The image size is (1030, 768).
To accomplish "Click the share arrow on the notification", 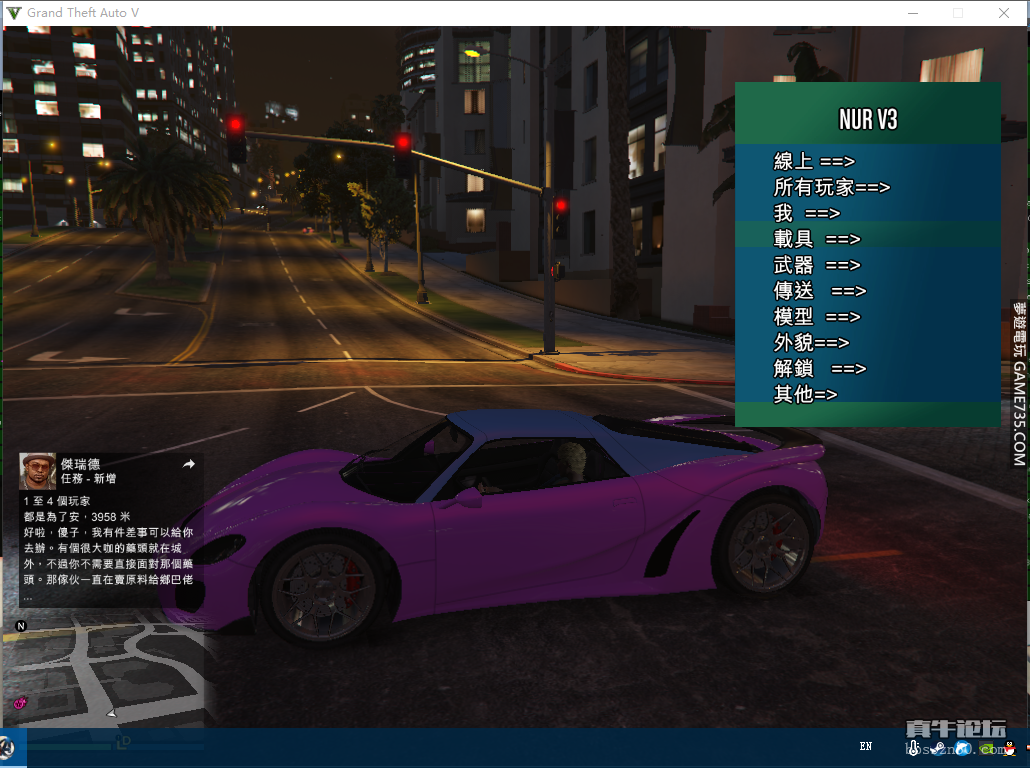I will (x=188, y=464).
